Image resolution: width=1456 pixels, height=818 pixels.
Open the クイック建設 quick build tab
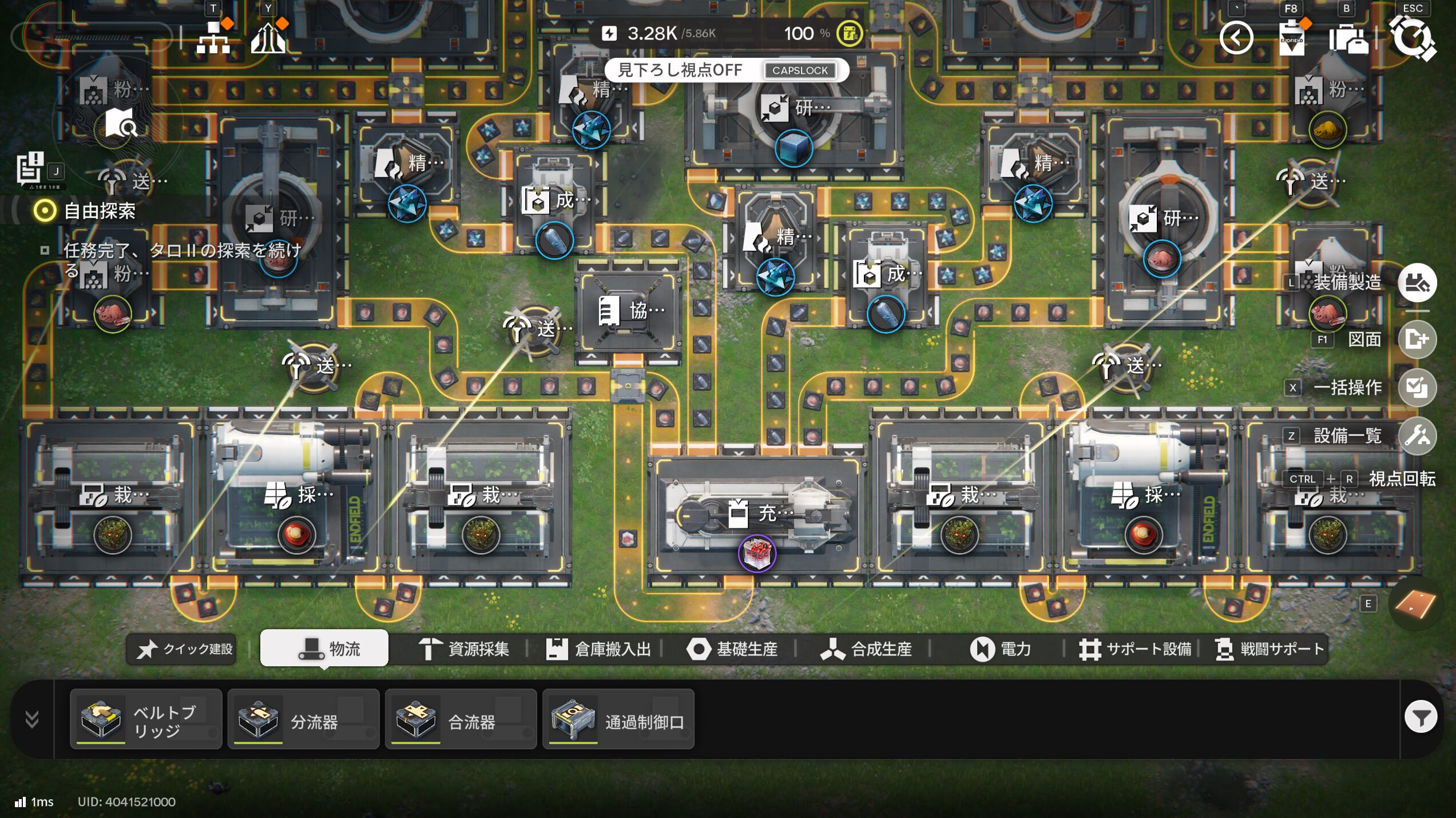[185, 649]
